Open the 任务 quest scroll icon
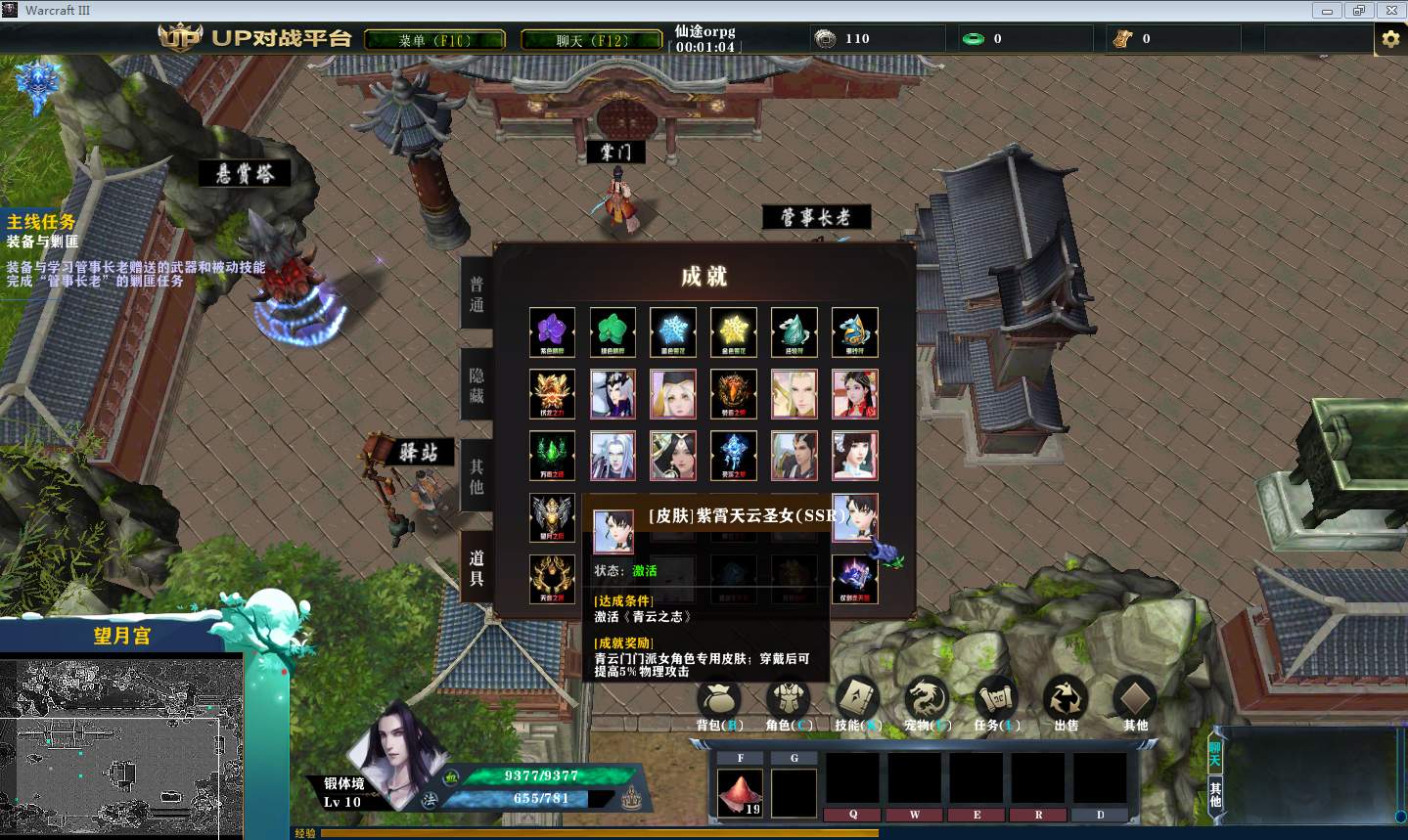Image resolution: width=1408 pixels, height=840 pixels. coord(996,700)
